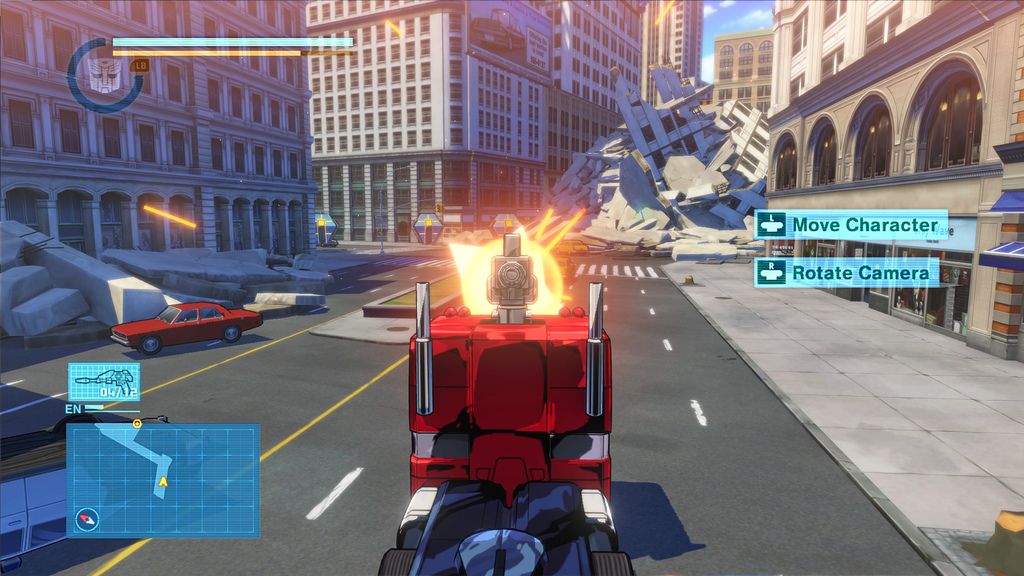
Task: Click the compass icon on the minimap
Action: click(87, 519)
